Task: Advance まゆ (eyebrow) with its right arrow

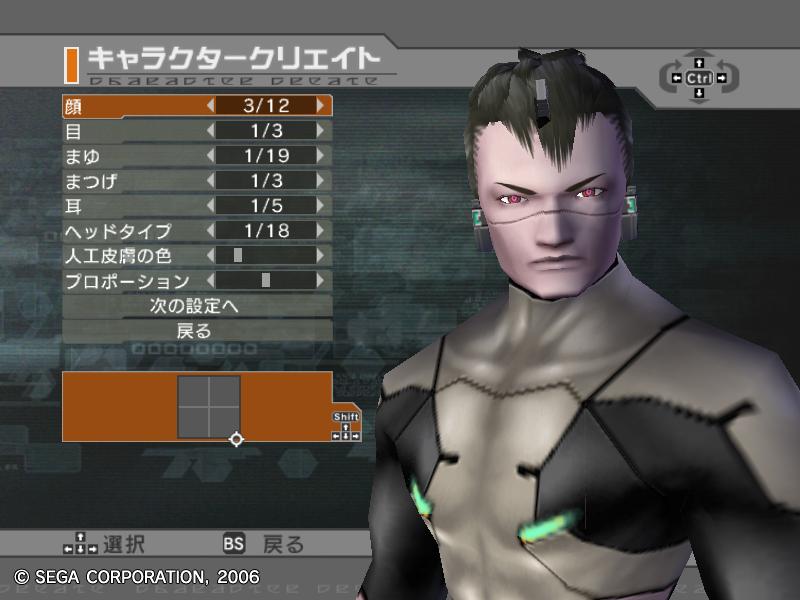Action: [320, 155]
